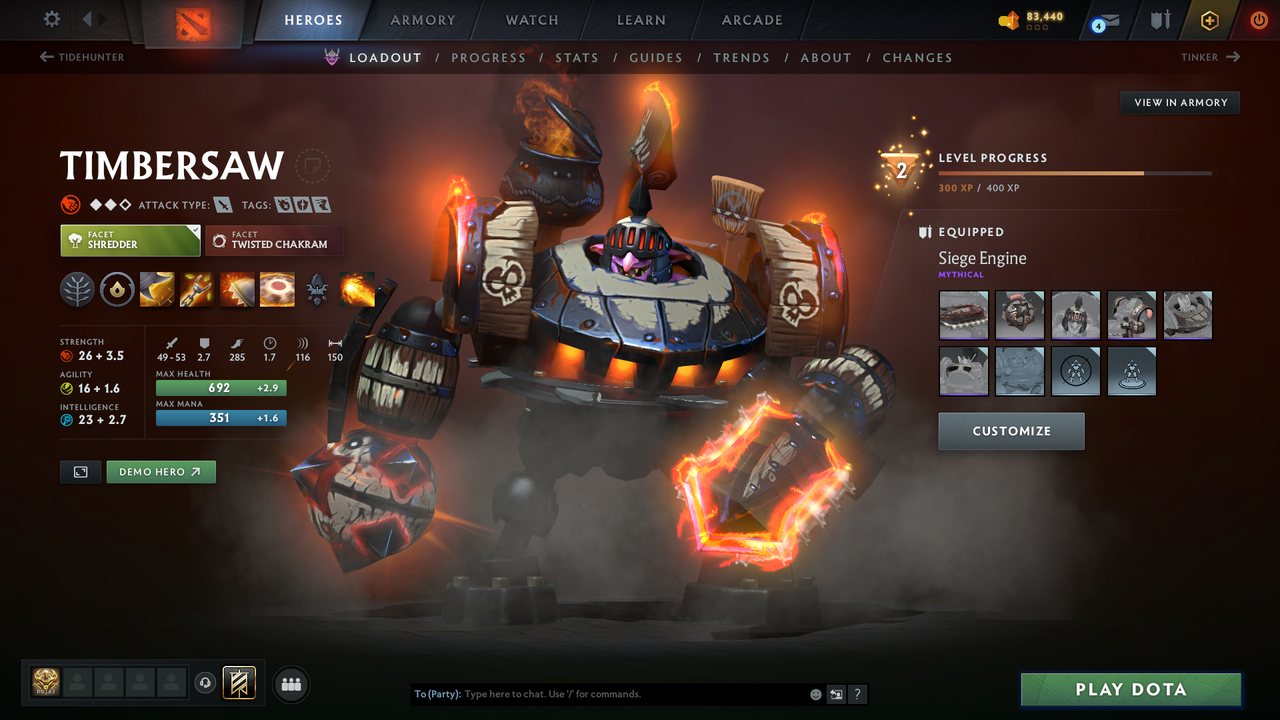
Task: Select the Timber Chain ability icon
Action: point(197,289)
